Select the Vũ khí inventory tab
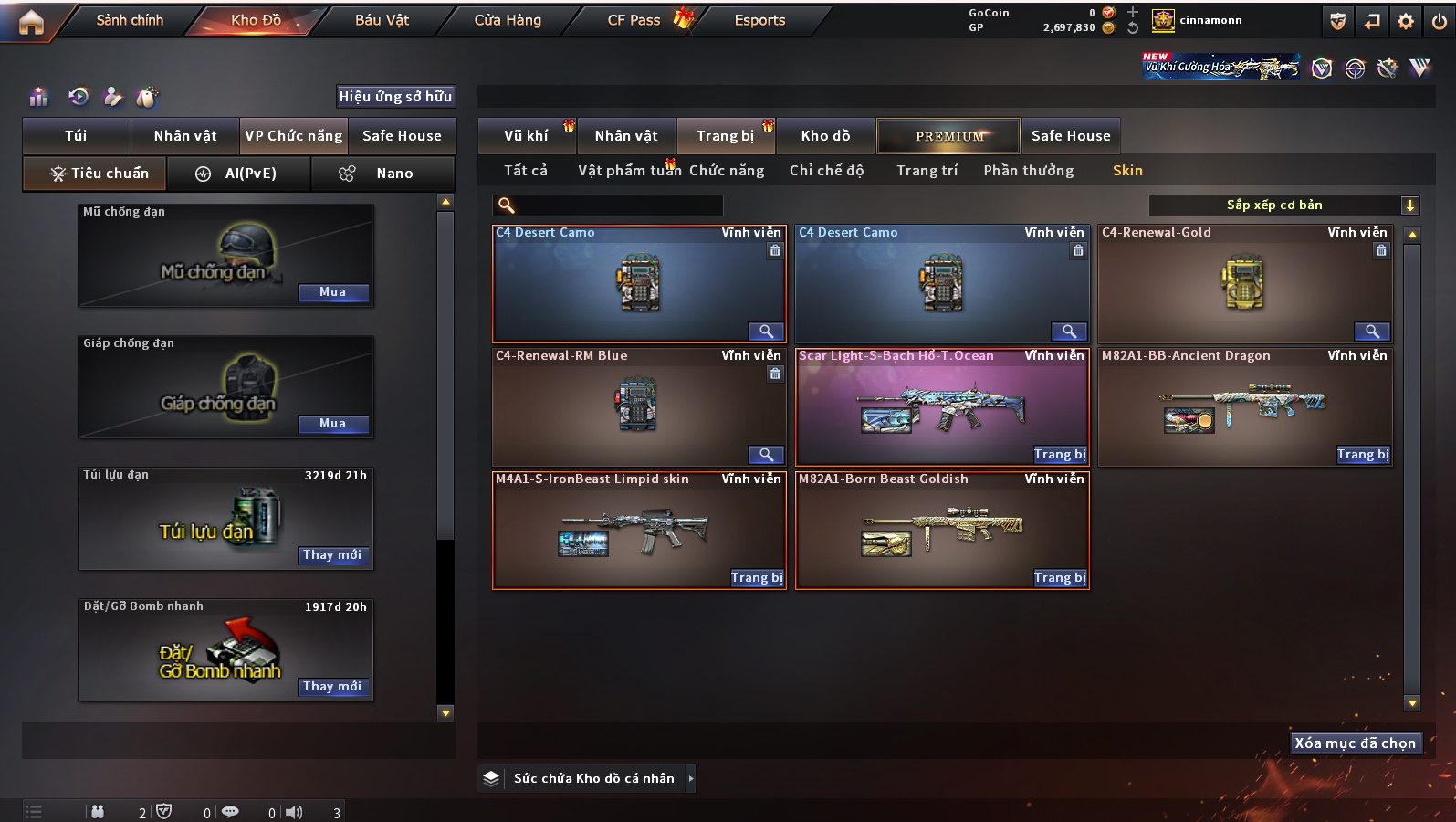1456x822 pixels. tap(526, 136)
